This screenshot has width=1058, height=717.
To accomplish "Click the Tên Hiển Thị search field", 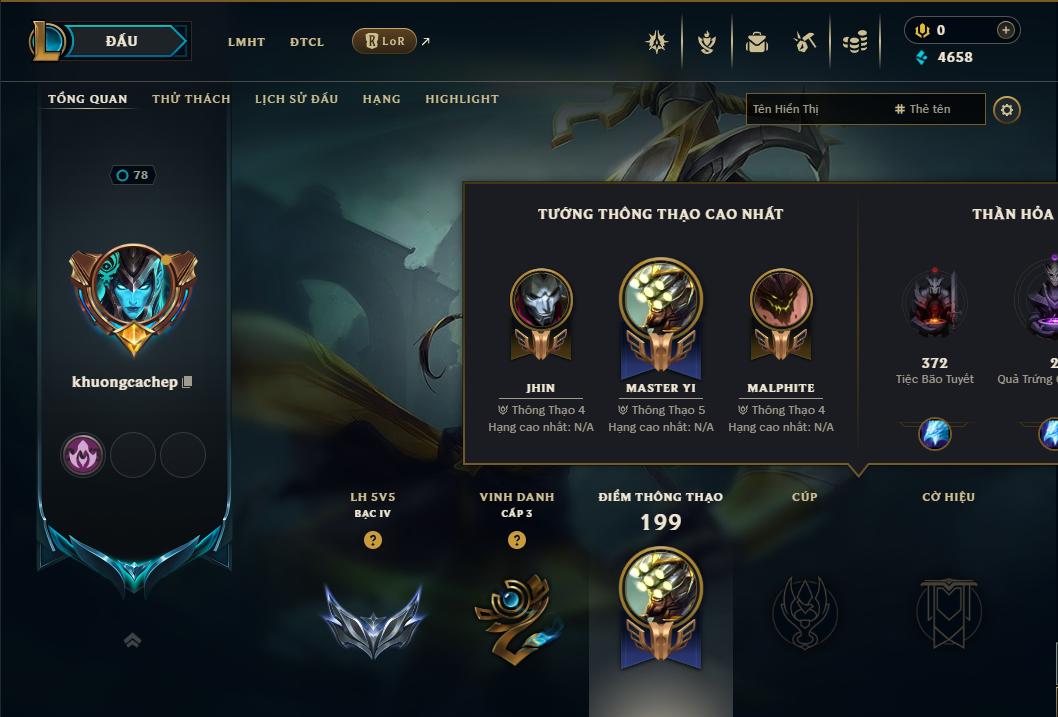I will (815, 109).
